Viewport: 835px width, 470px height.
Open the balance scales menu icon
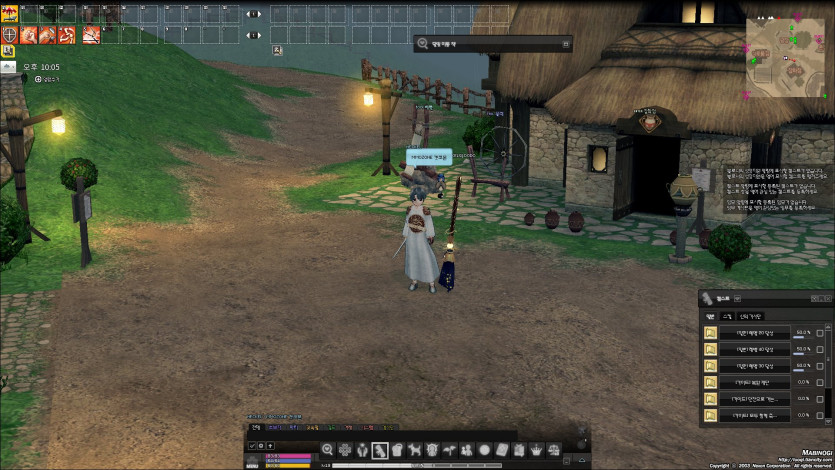[553, 449]
